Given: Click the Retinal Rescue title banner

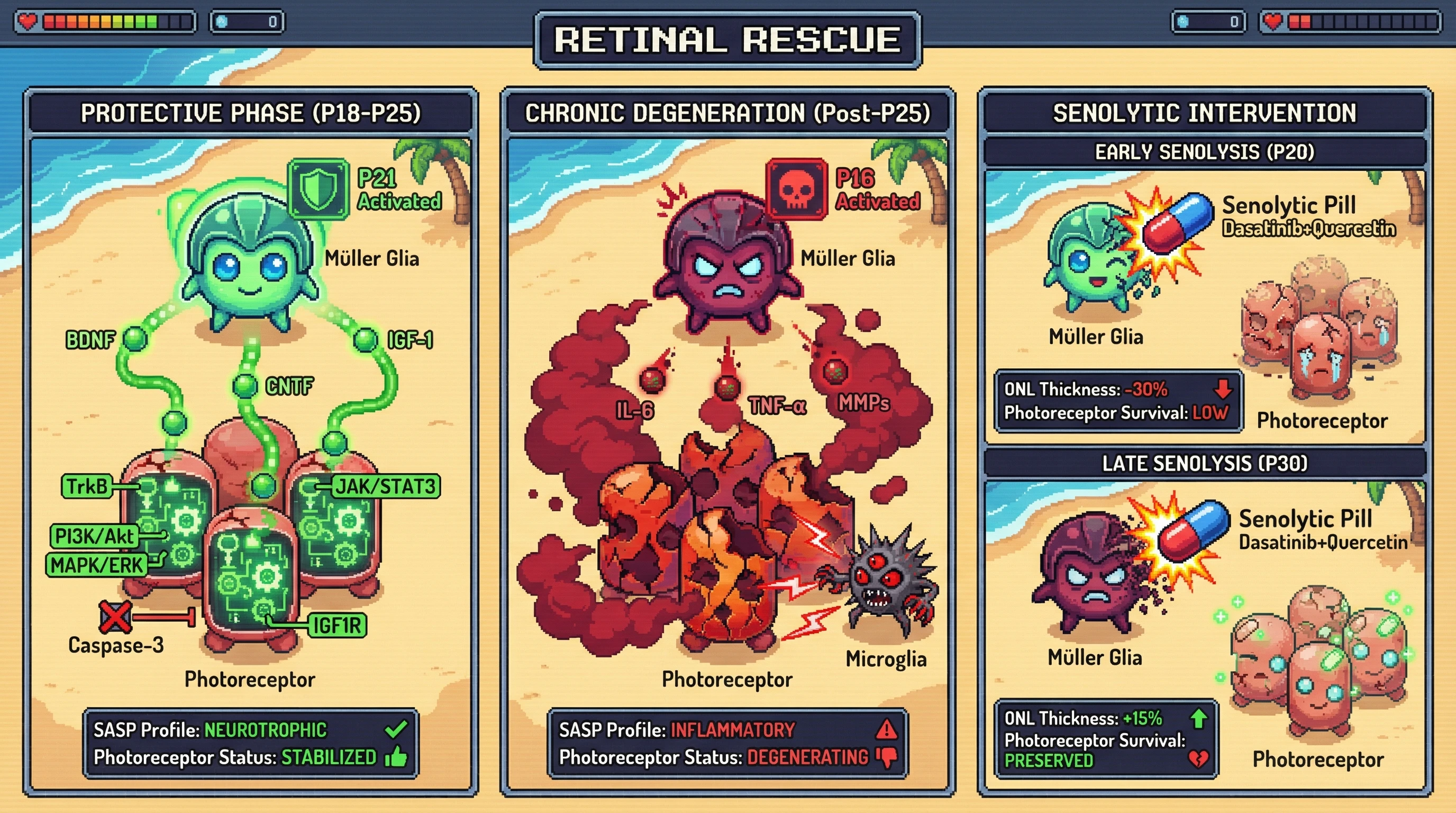Looking at the screenshot, I should coord(727,40).
